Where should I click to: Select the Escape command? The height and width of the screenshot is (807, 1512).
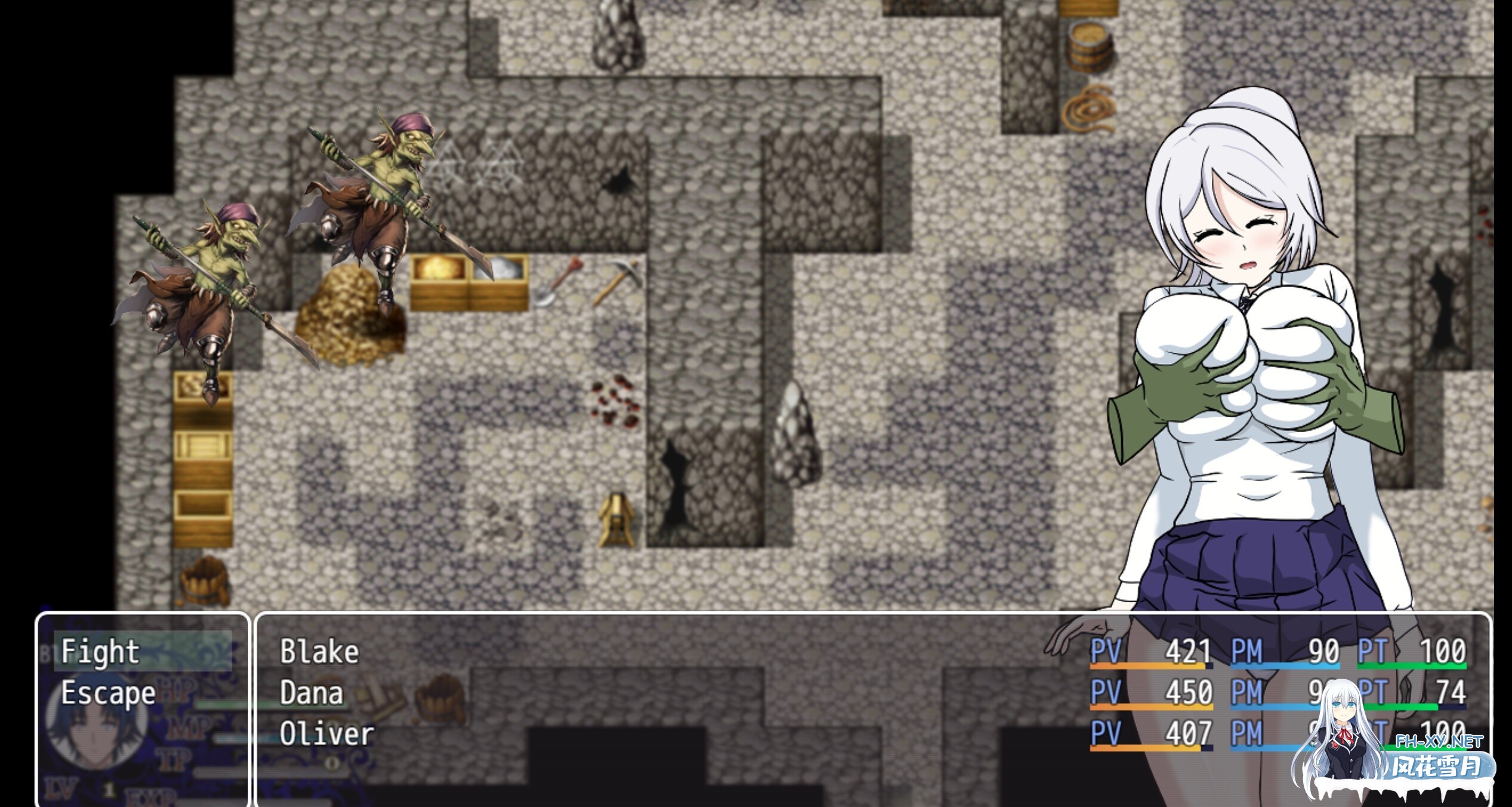107,692
